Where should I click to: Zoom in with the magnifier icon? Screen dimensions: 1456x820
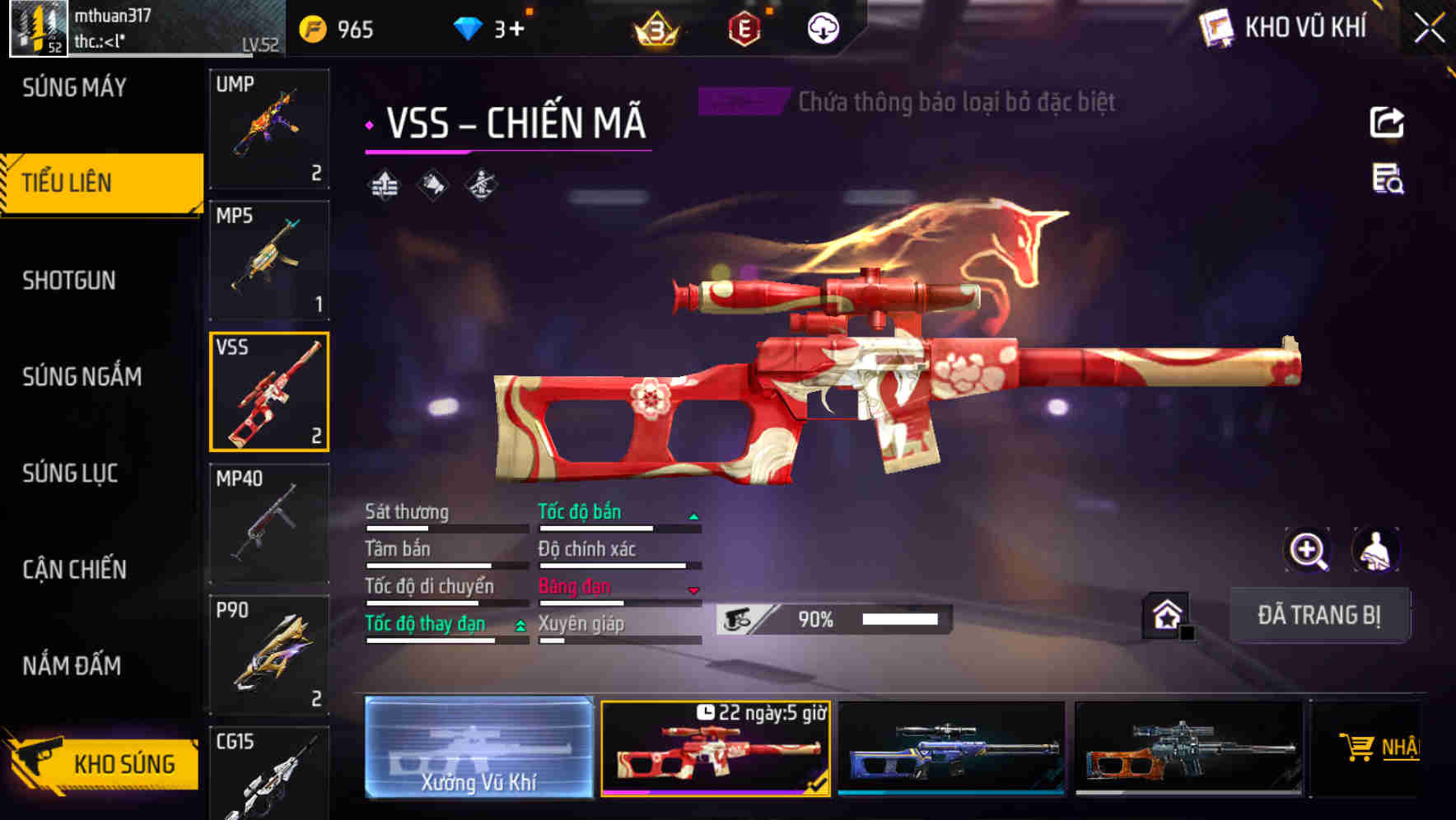(1308, 550)
